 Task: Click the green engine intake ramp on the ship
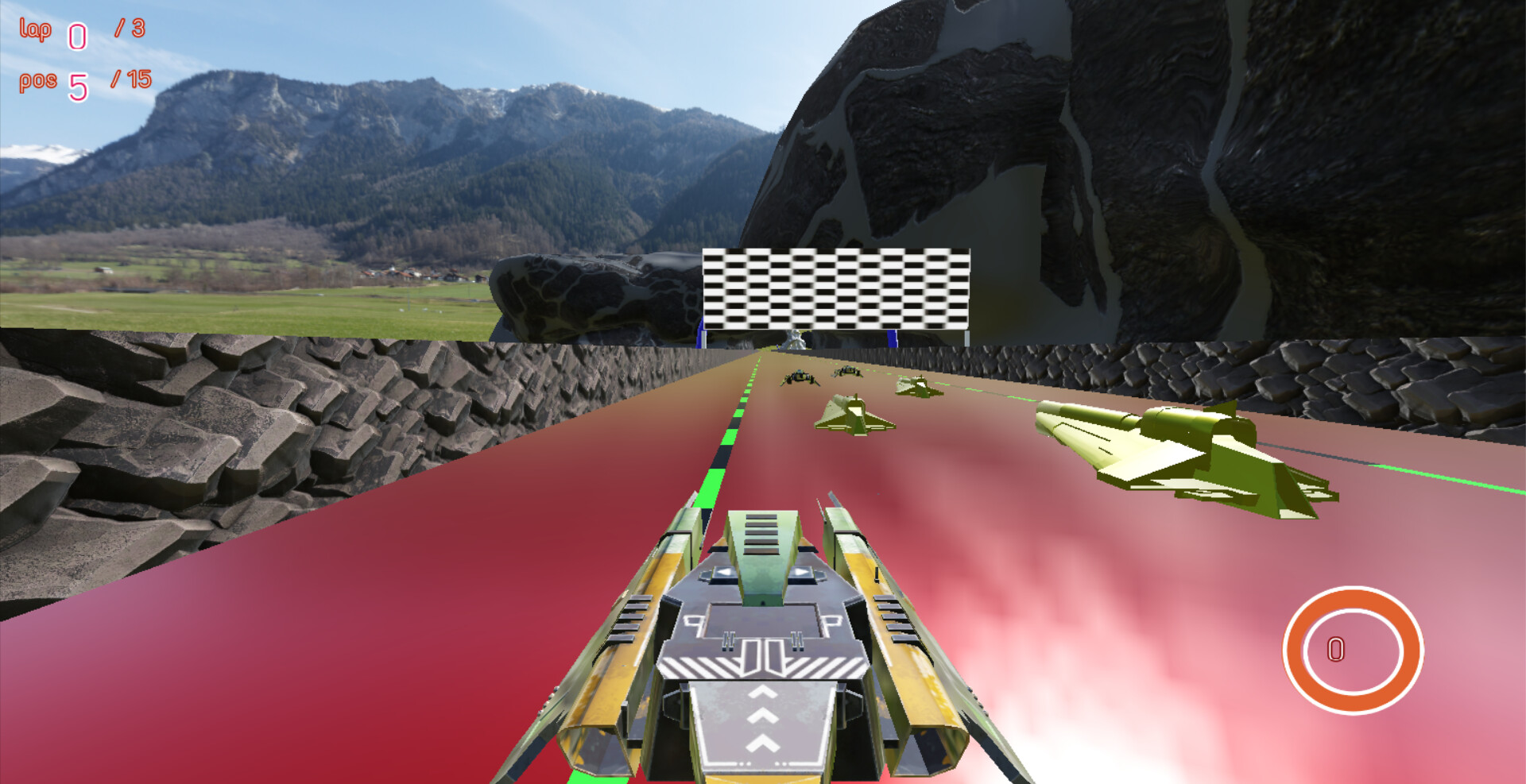coord(761,535)
